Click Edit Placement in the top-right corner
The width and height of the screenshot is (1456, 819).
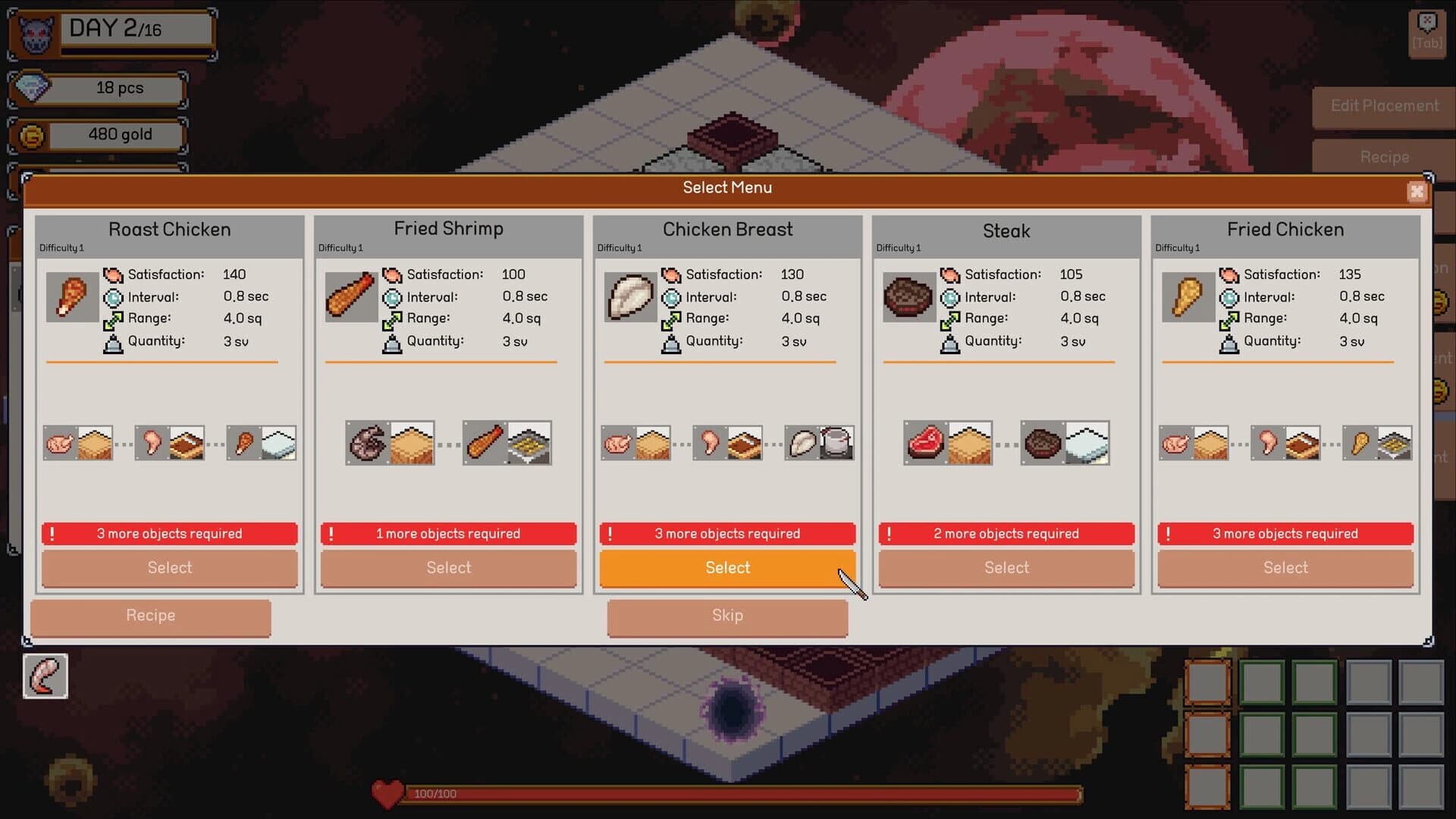(1383, 106)
